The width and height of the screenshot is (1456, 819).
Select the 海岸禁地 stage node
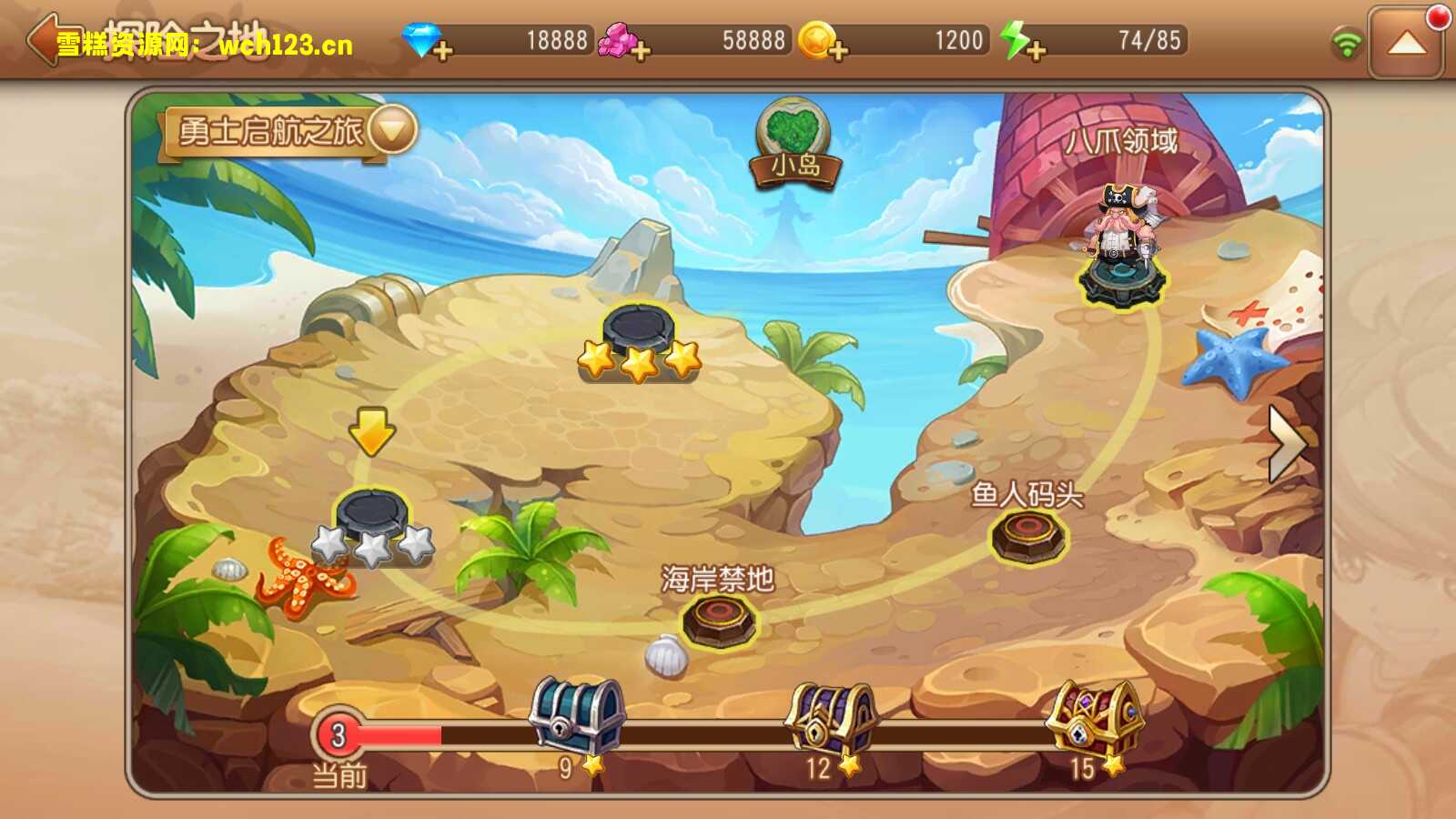719,621
